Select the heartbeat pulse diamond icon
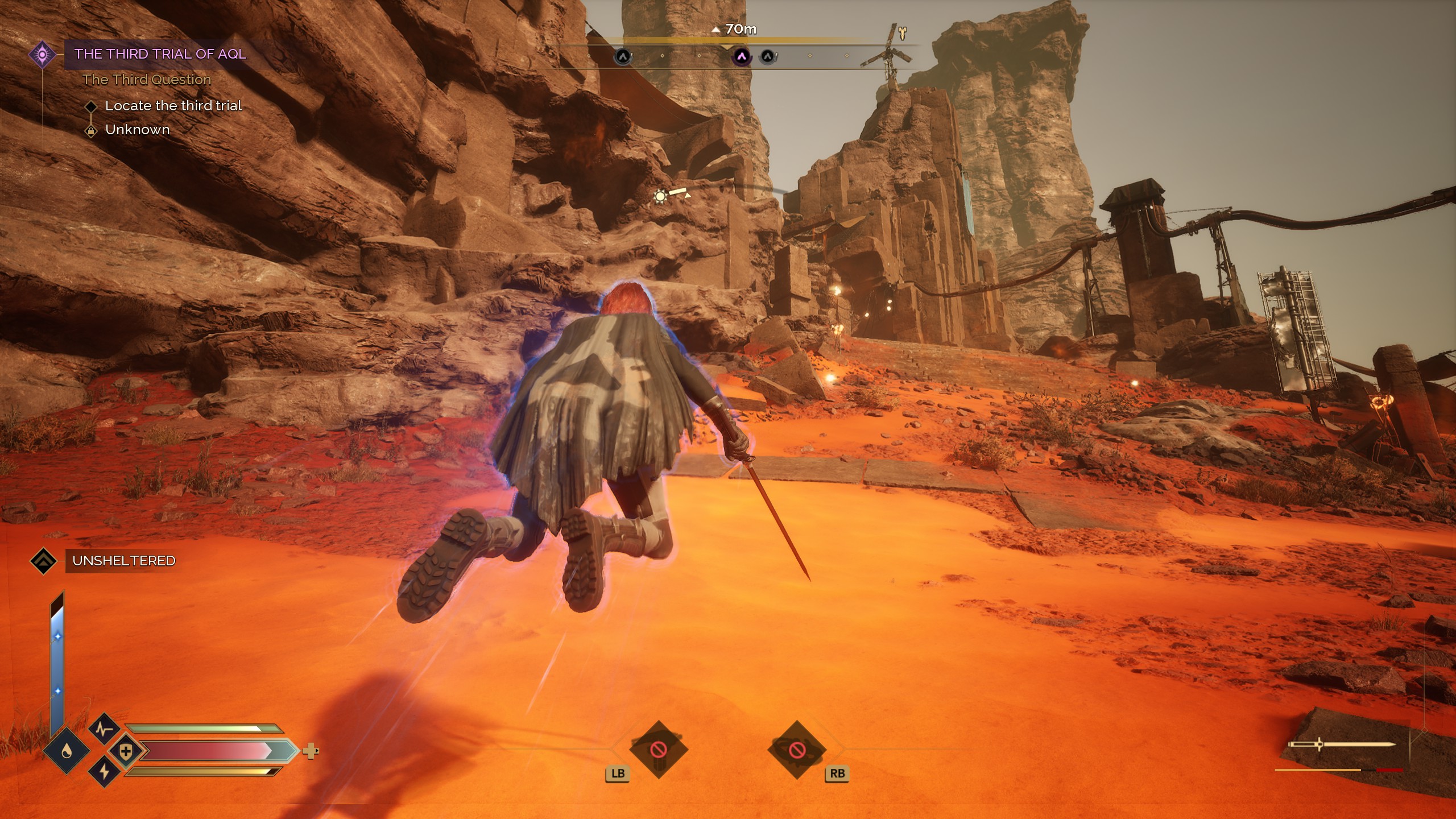1456x819 pixels. coord(104,729)
